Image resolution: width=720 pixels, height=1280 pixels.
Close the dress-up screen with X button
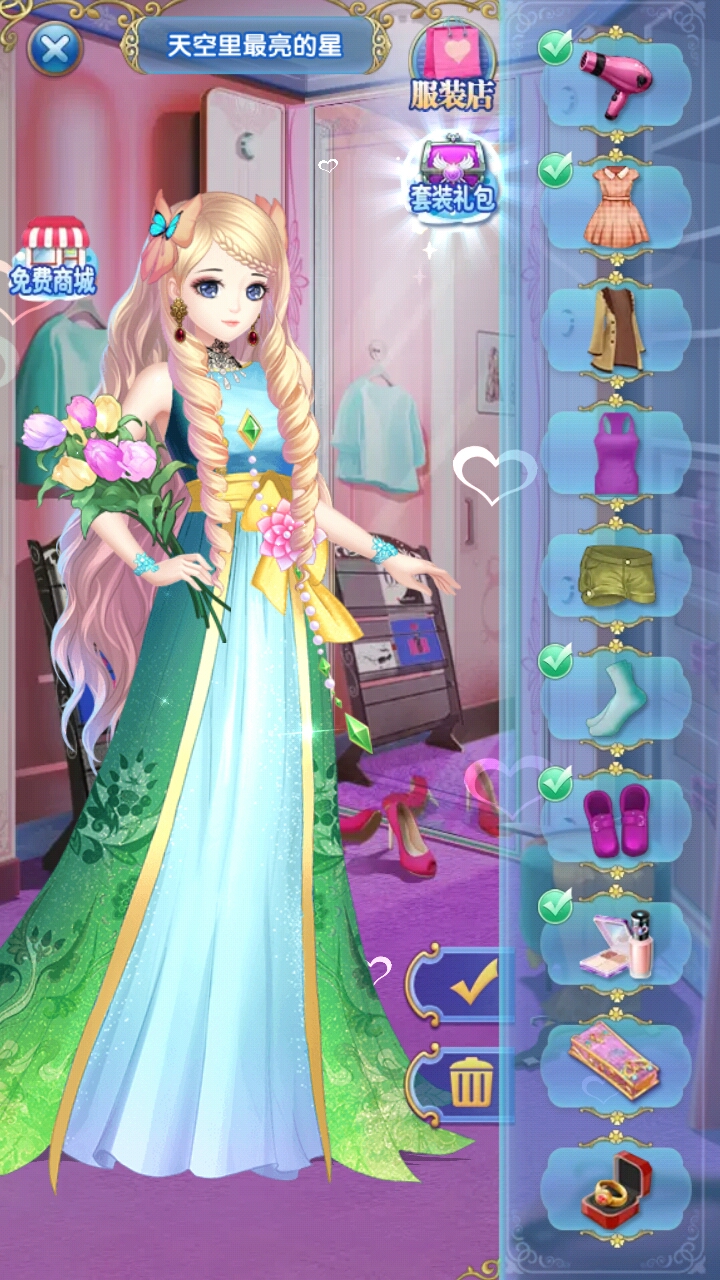click(54, 47)
